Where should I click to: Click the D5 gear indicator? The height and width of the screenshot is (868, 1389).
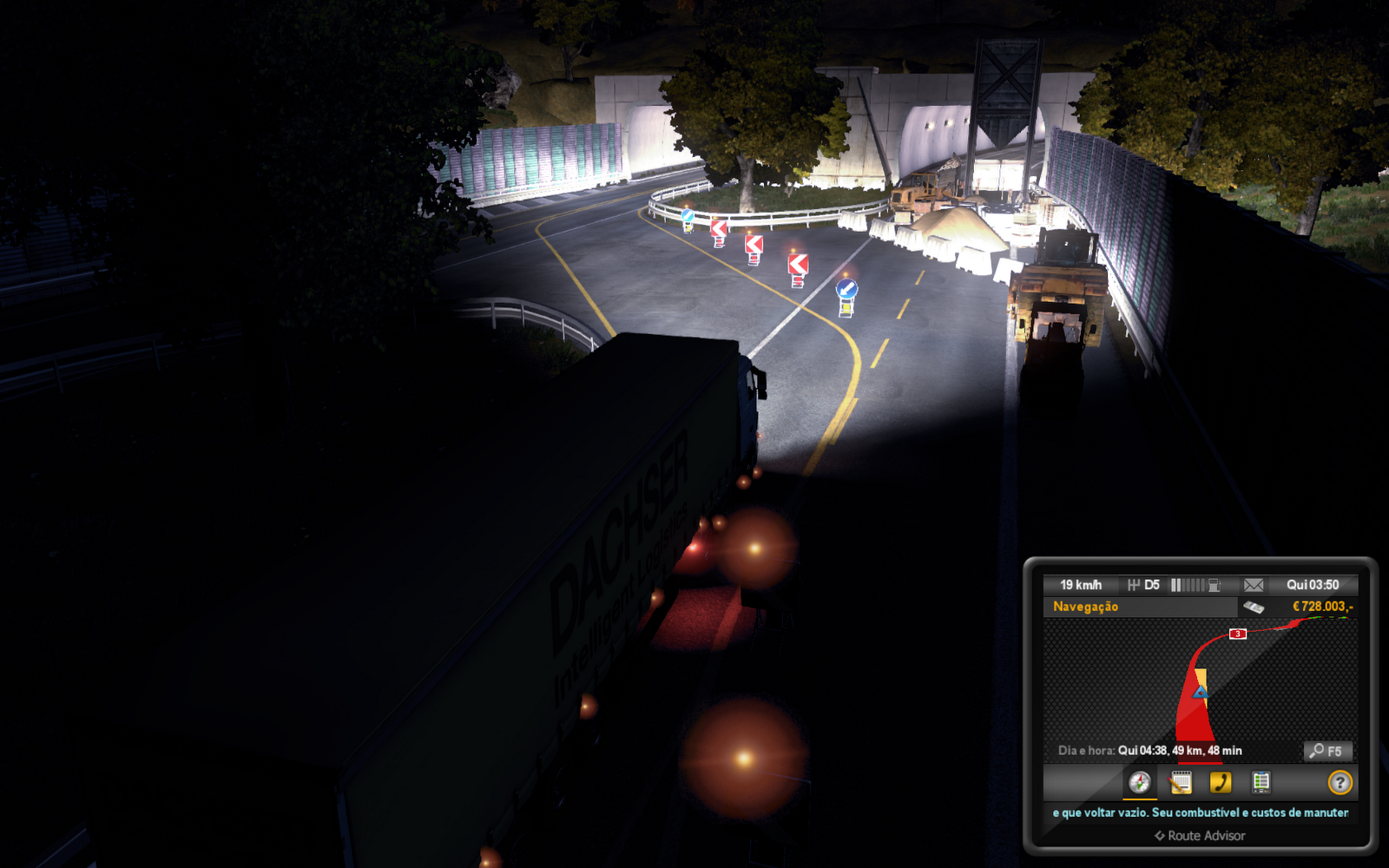(1144, 585)
